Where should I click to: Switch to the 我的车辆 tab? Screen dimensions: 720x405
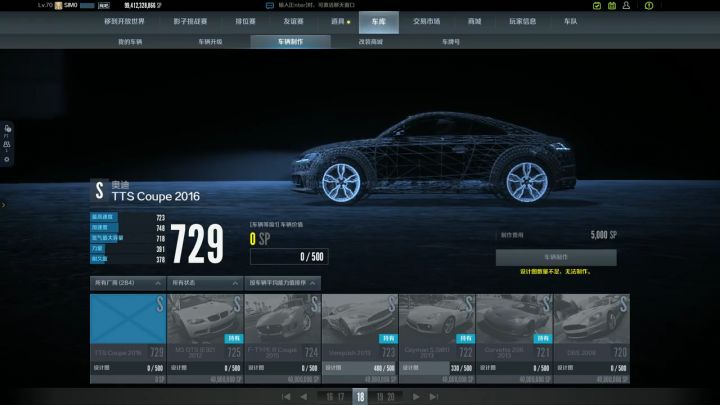pos(131,42)
